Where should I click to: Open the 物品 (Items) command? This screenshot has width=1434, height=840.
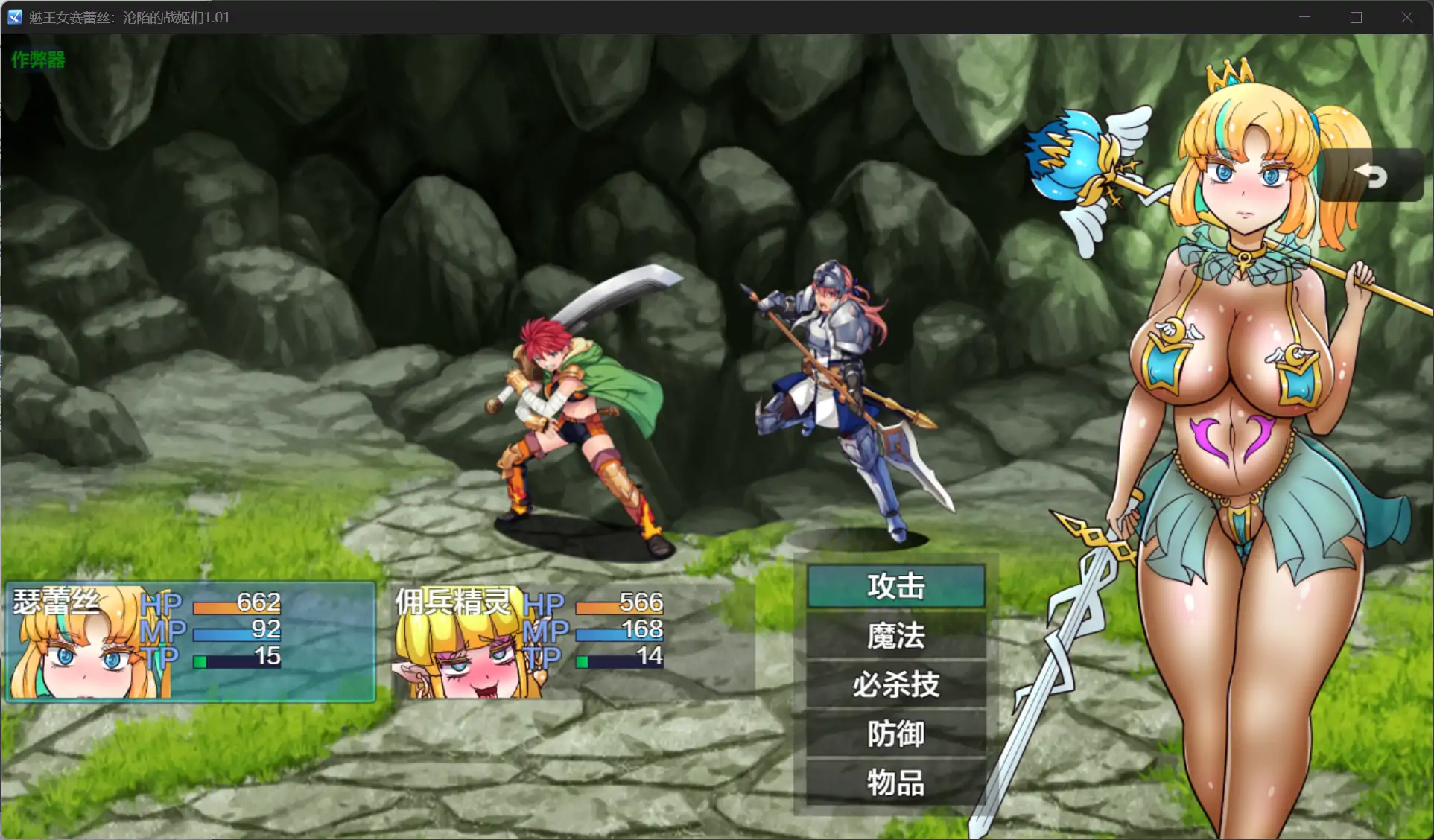(895, 784)
